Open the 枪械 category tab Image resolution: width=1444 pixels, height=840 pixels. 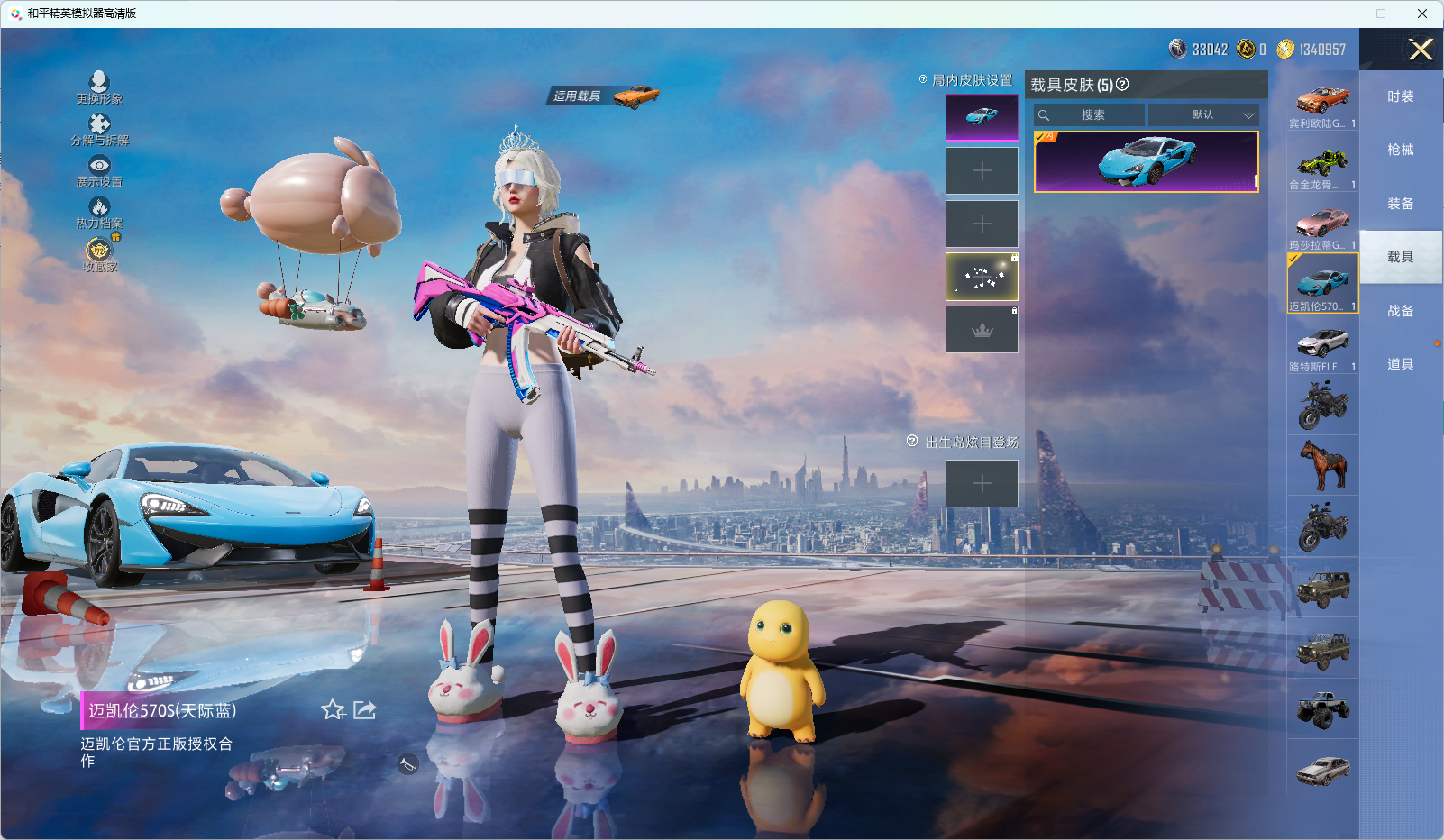pyautogui.click(x=1400, y=150)
